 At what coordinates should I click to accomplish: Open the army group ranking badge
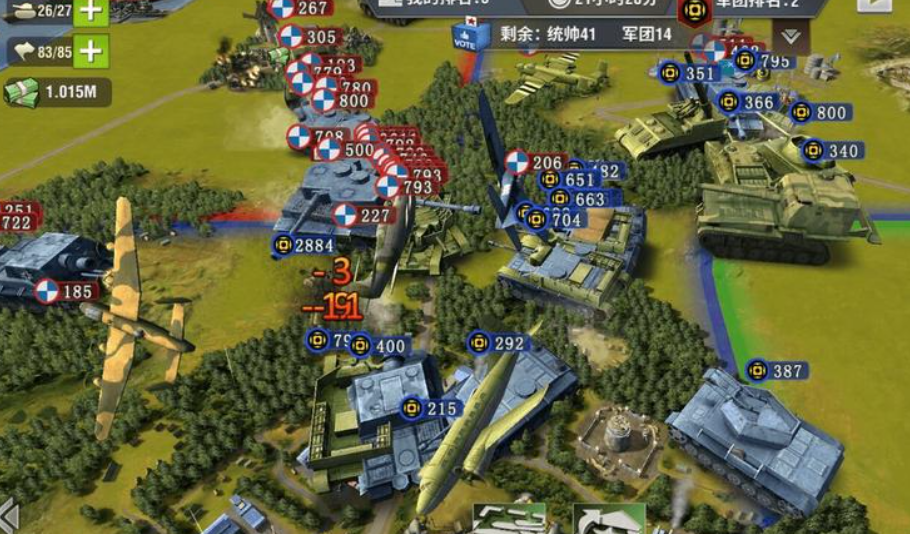coord(693,12)
